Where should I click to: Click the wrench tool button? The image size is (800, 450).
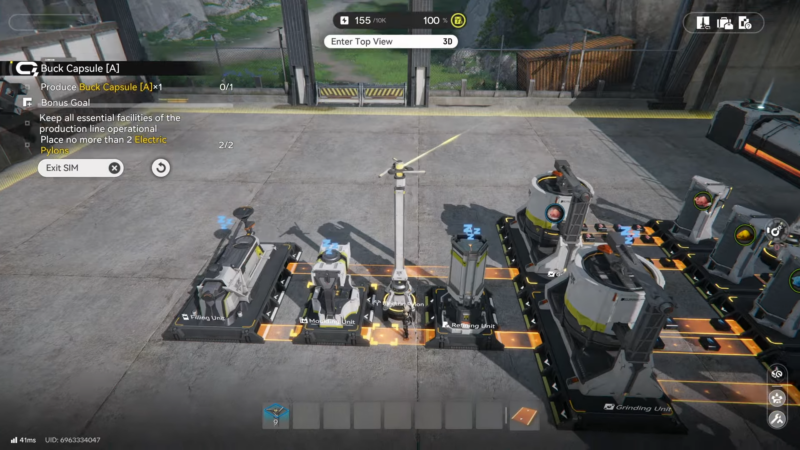[777, 420]
